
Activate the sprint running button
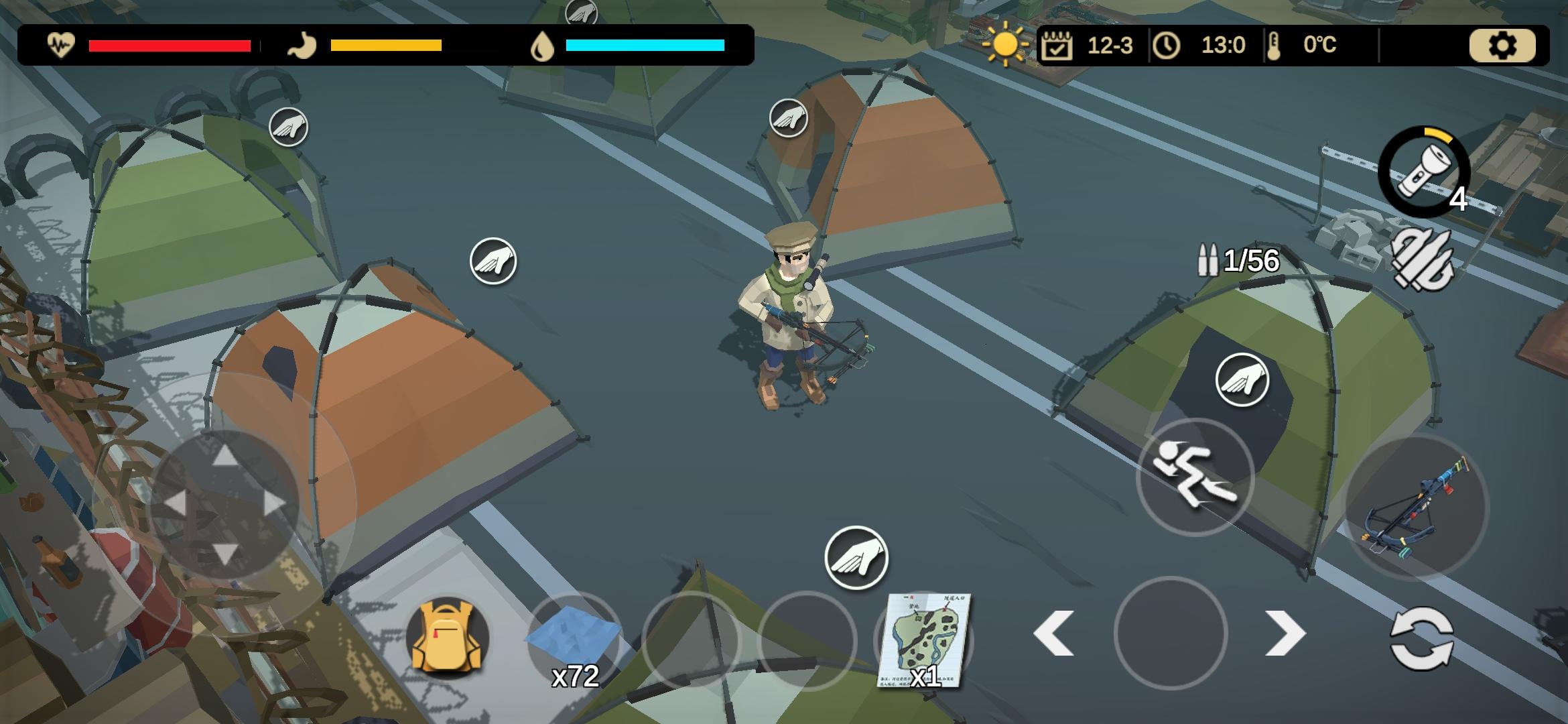1195,477
